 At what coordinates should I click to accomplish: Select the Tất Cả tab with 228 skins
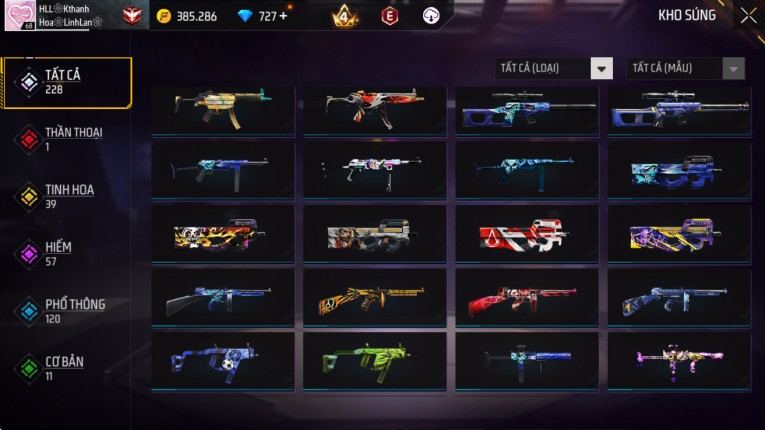[x=66, y=82]
